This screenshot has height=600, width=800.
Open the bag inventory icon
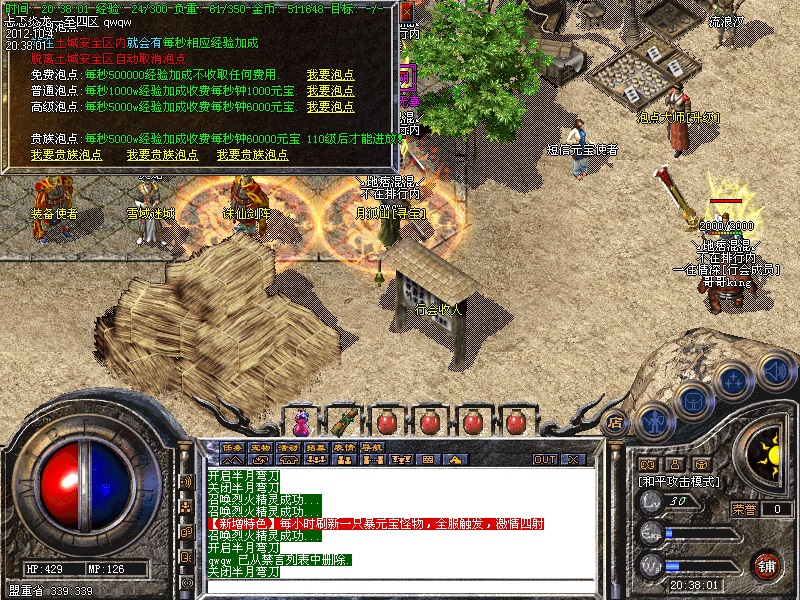pyautogui.click(x=692, y=400)
